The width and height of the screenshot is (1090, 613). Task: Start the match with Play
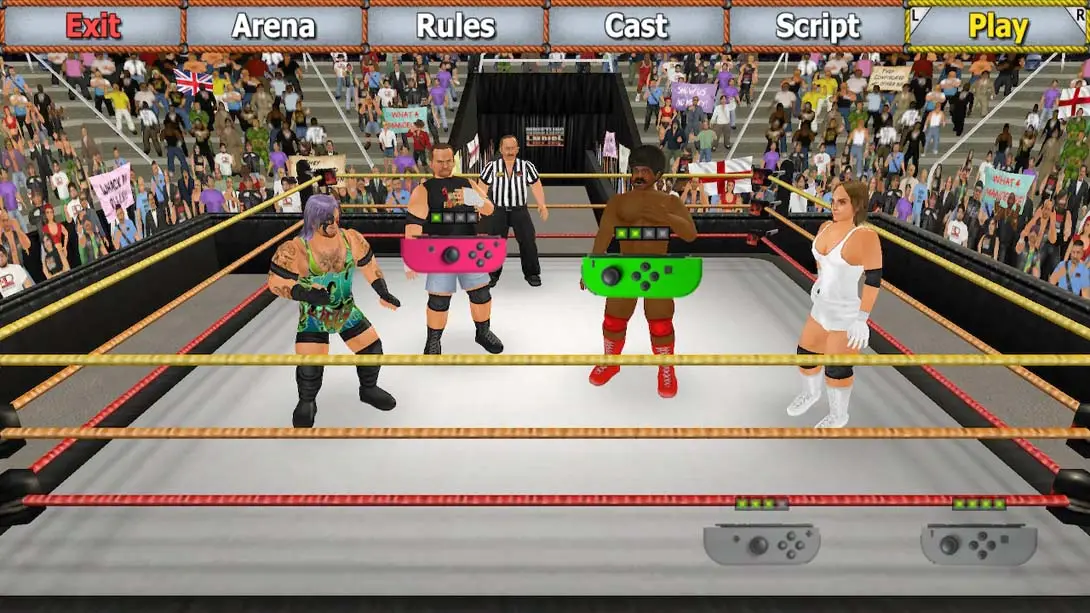point(997,26)
